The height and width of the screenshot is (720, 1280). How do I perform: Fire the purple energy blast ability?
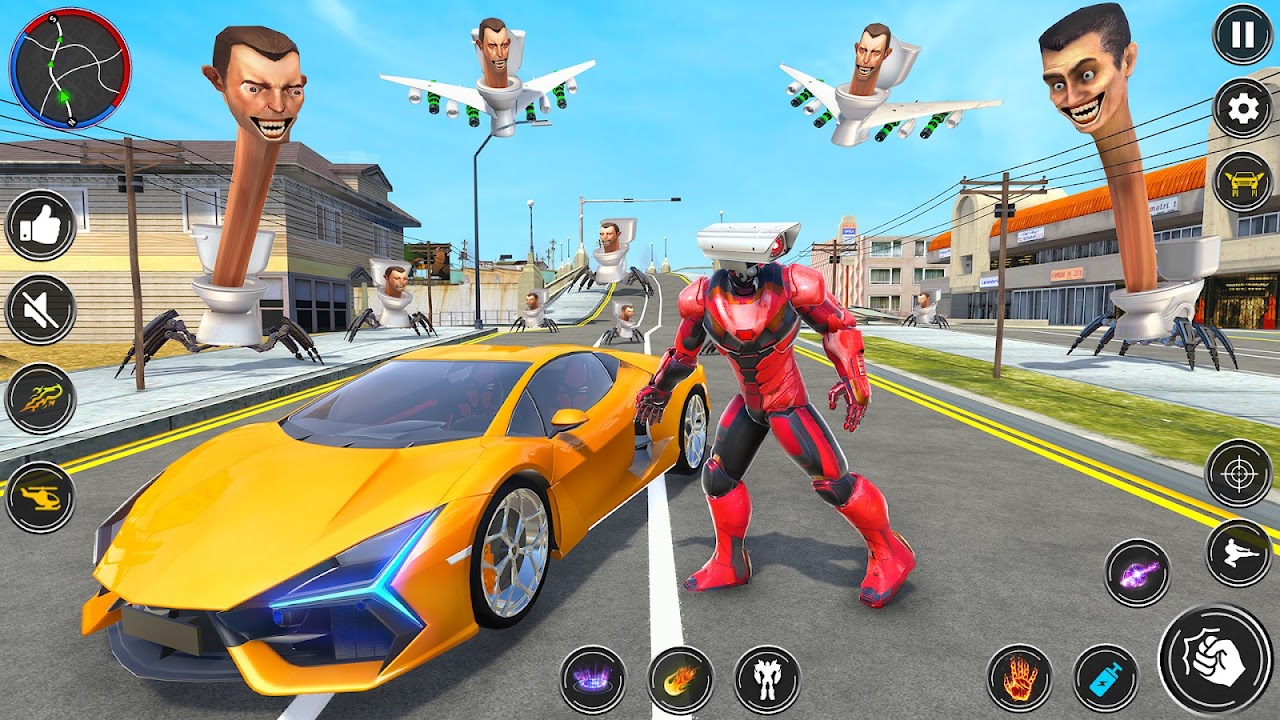click(1138, 573)
